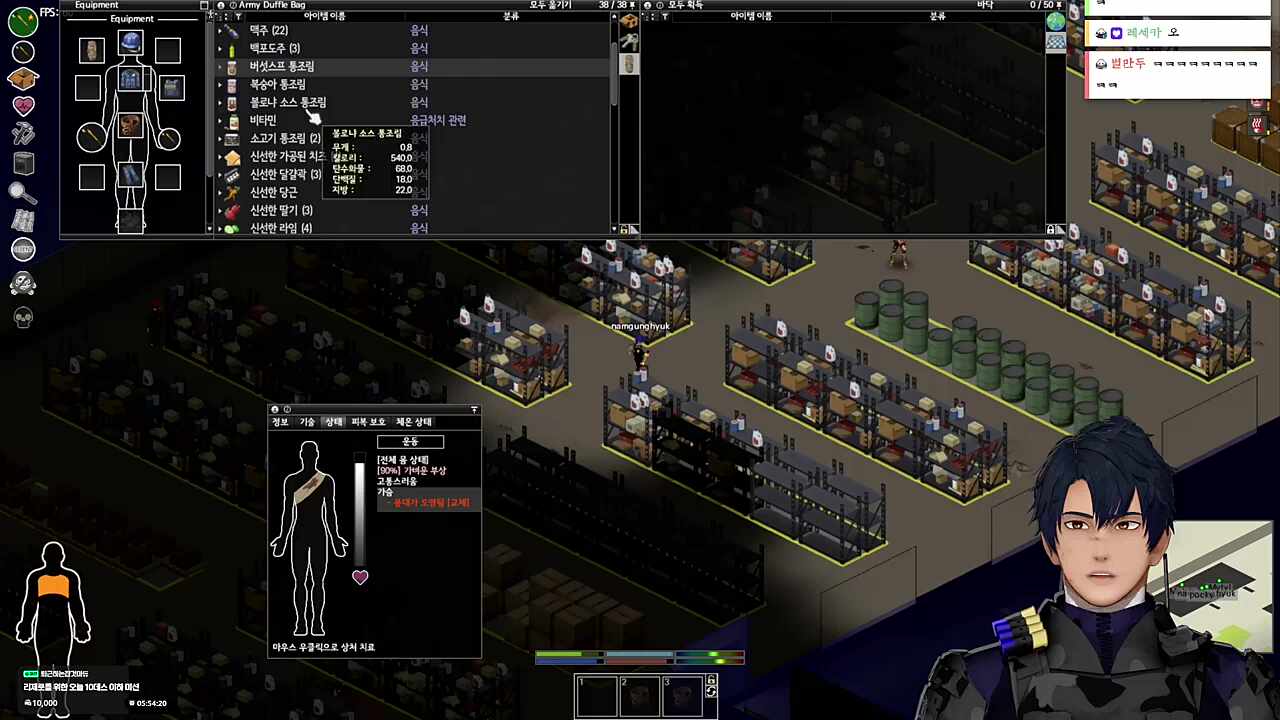Switch to the 정보 tab
The image size is (1280, 720).
(280, 422)
